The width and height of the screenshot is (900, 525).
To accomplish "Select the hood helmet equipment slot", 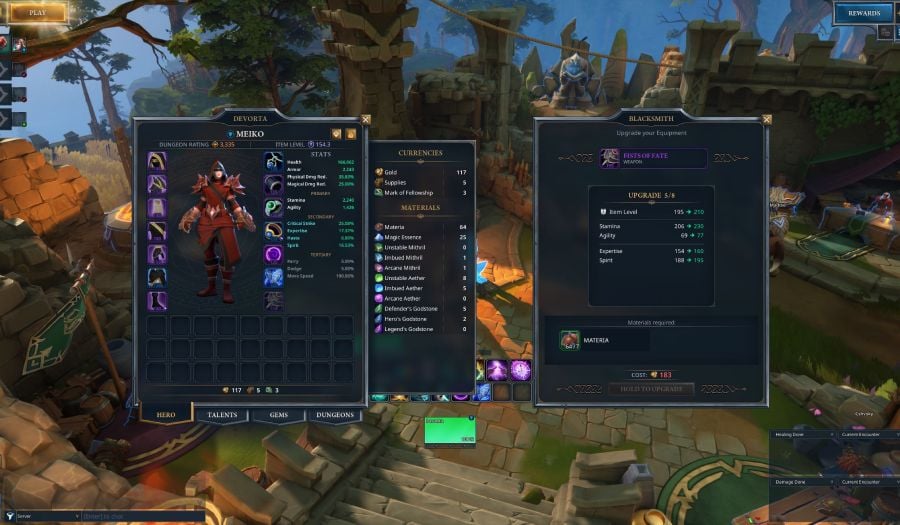I will 157,161.
